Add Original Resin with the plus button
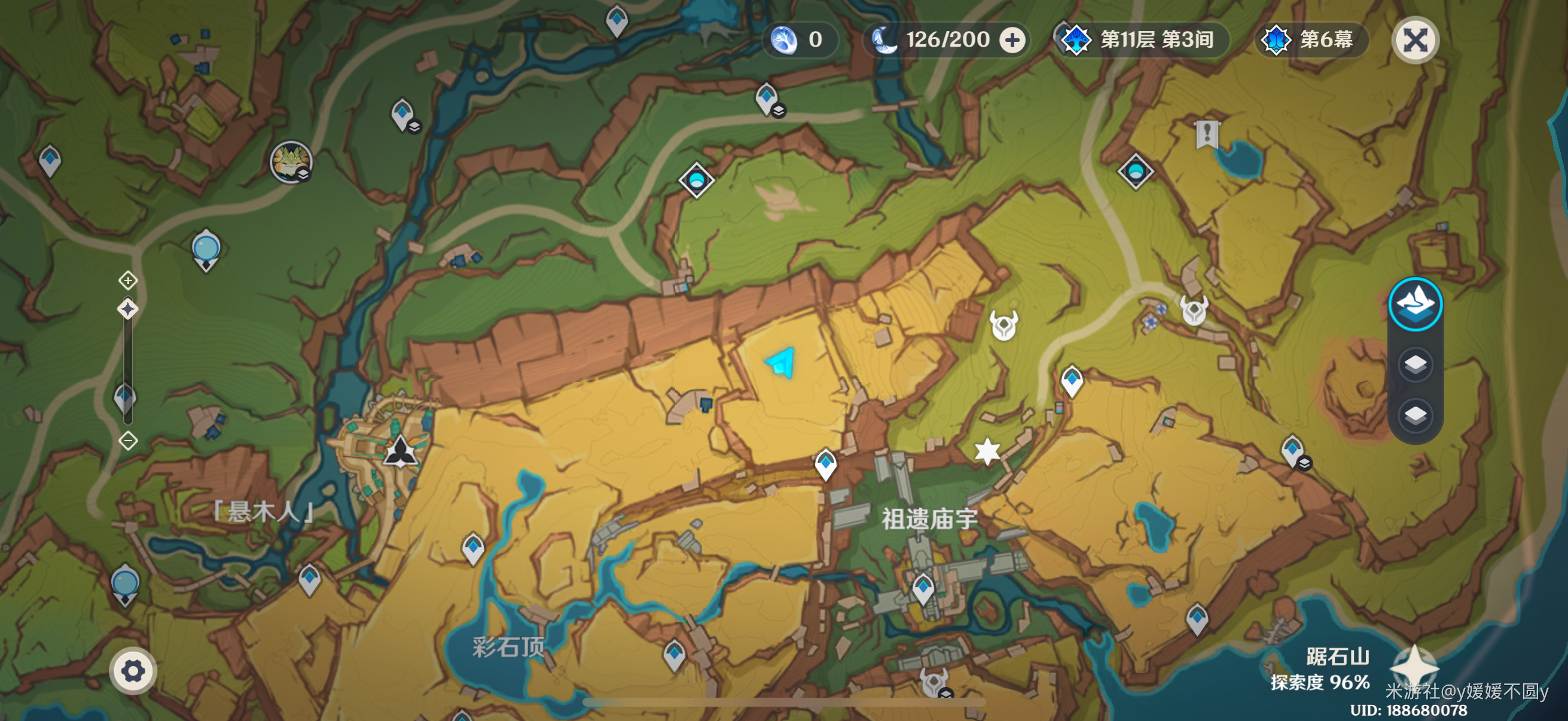The height and width of the screenshot is (721, 1568). pos(1012,41)
